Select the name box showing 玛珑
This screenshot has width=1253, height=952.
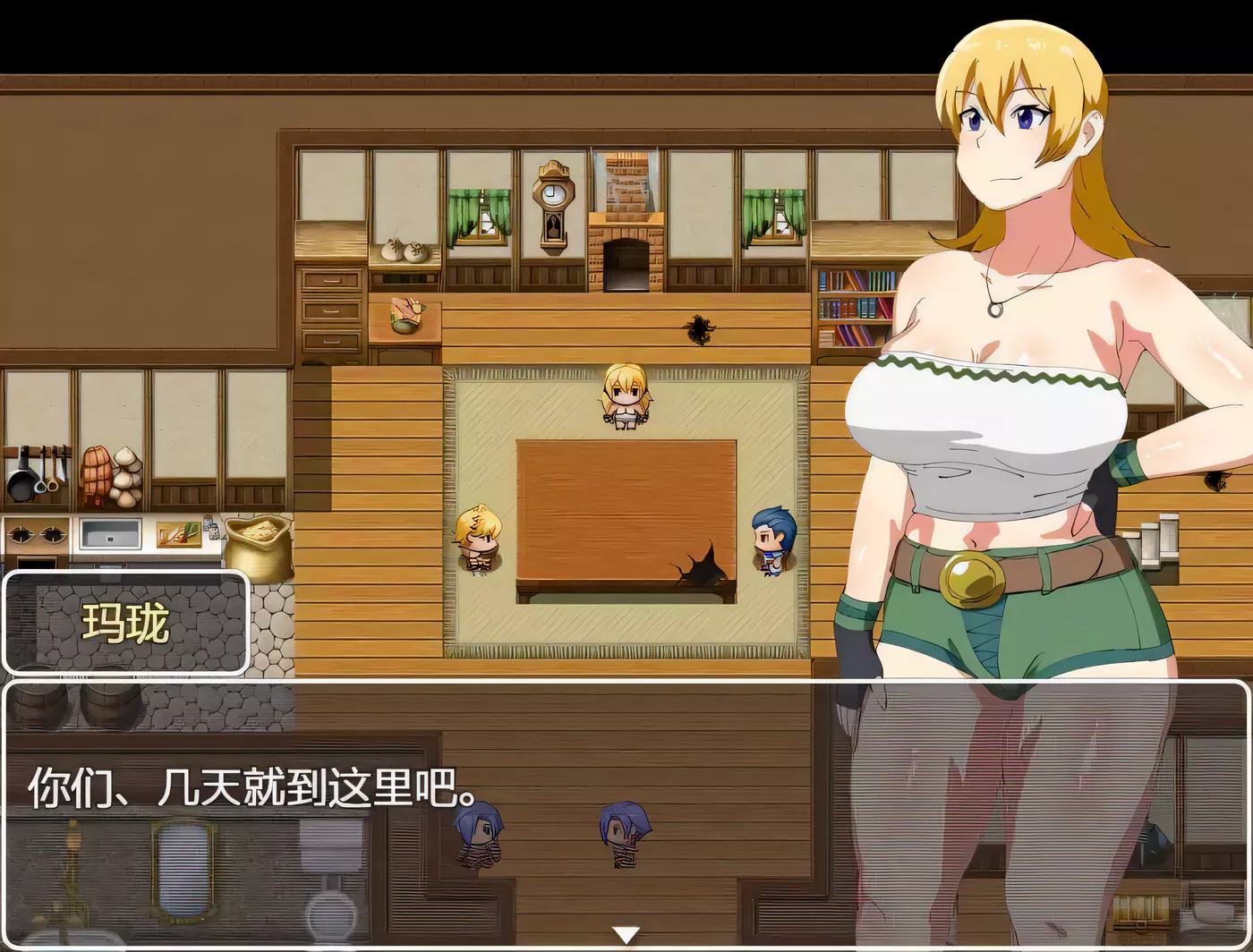(x=125, y=624)
